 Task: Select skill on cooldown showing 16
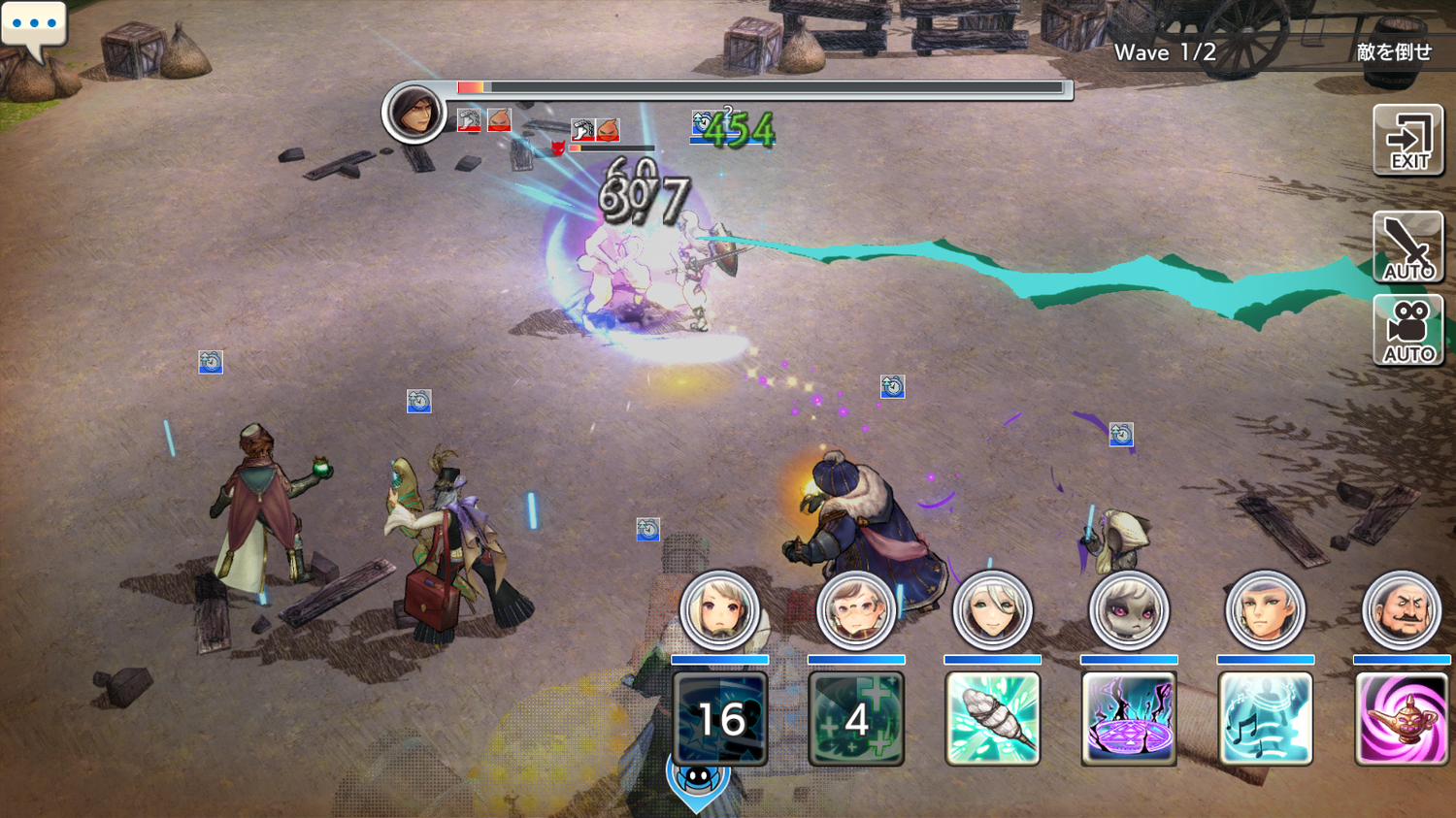[720, 718]
